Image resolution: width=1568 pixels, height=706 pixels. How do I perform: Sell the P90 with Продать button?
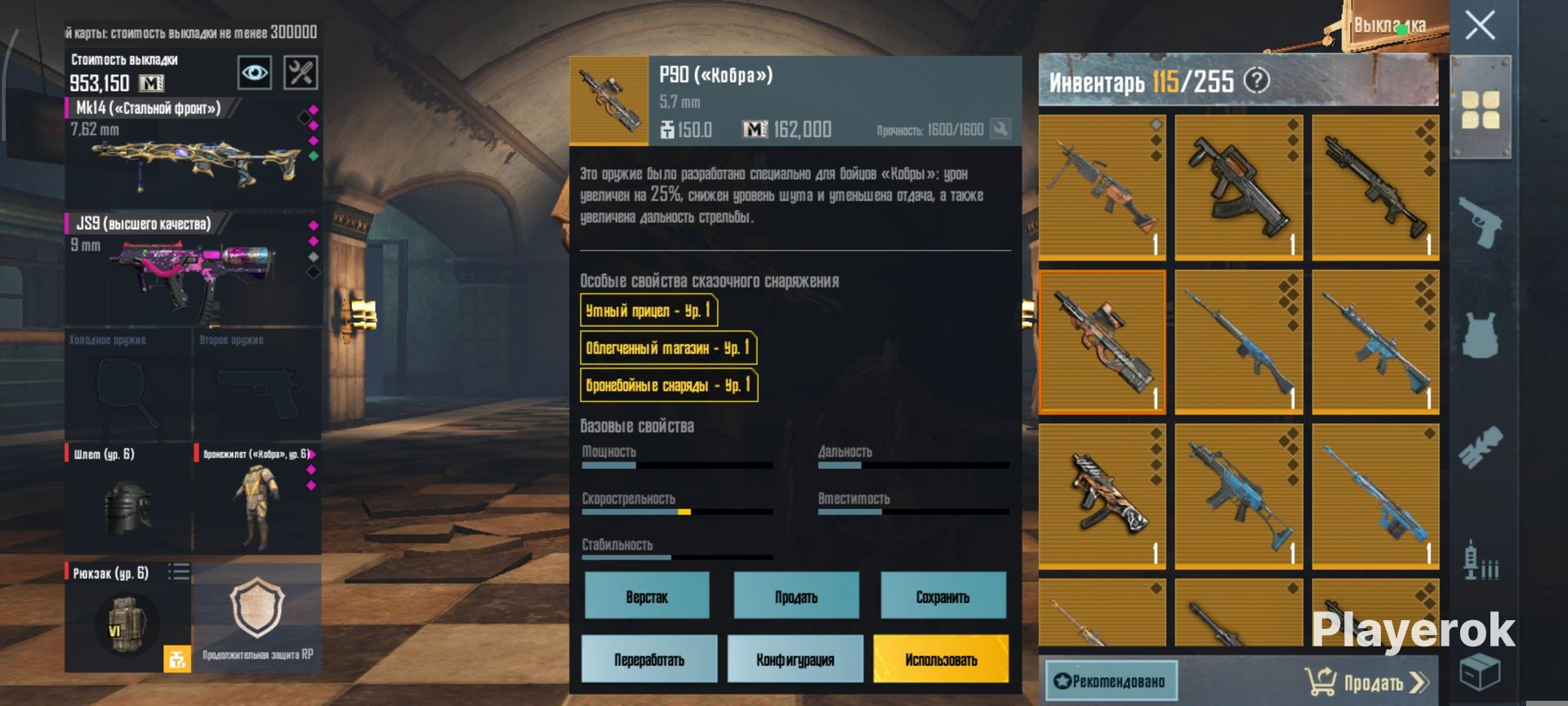point(796,597)
